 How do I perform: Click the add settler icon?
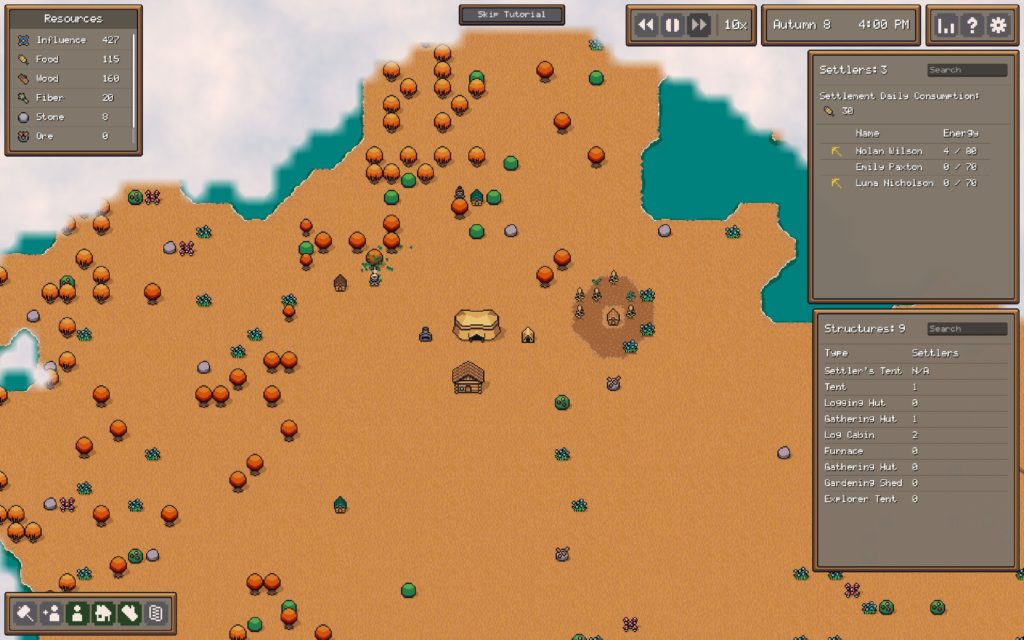pyautogui.click(x=52, y=613)
